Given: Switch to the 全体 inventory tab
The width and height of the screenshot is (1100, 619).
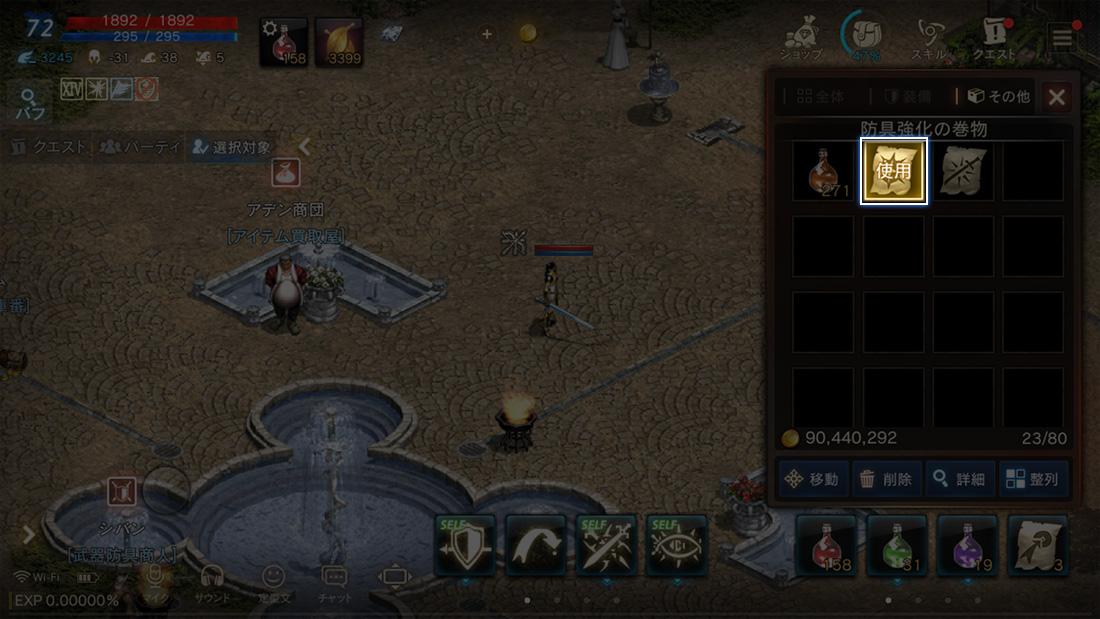Looking at the screenshot, I should (x=821, y=97).
